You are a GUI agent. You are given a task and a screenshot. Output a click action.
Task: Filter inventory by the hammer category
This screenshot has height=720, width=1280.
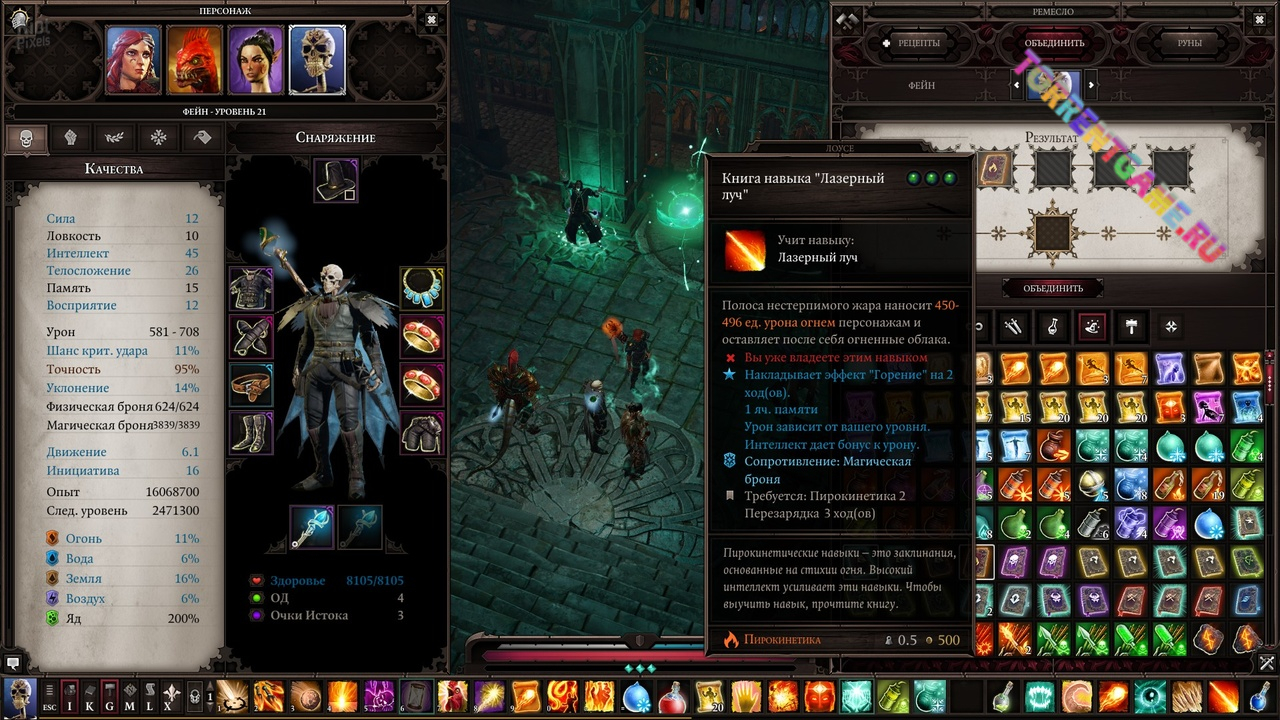[1132, 326]
